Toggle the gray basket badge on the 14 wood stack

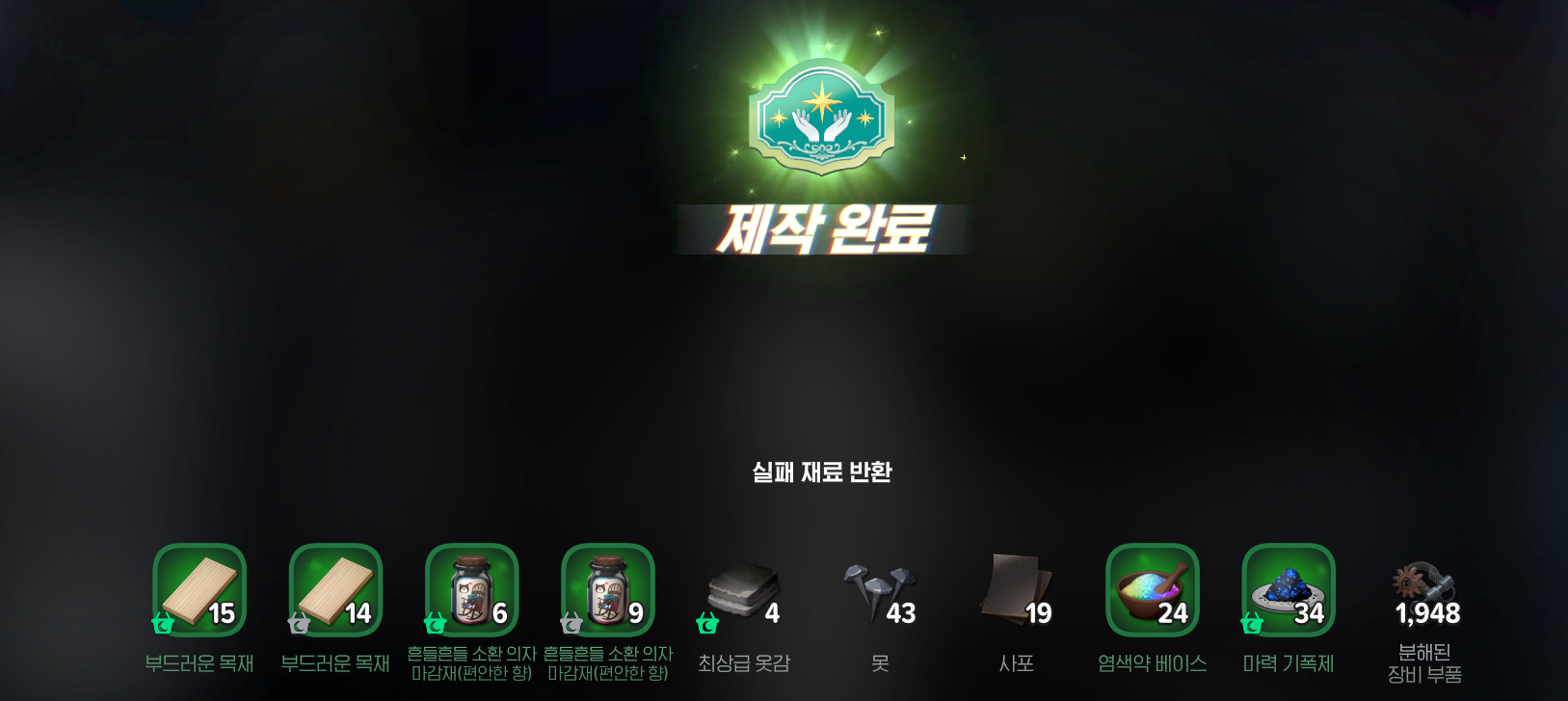pyautogui.click(x=298, y=625)
